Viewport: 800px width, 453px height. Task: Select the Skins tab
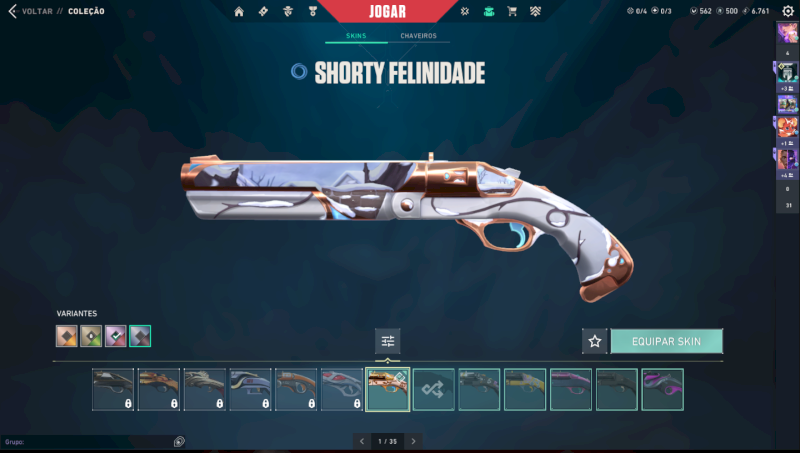pos(356,36)
